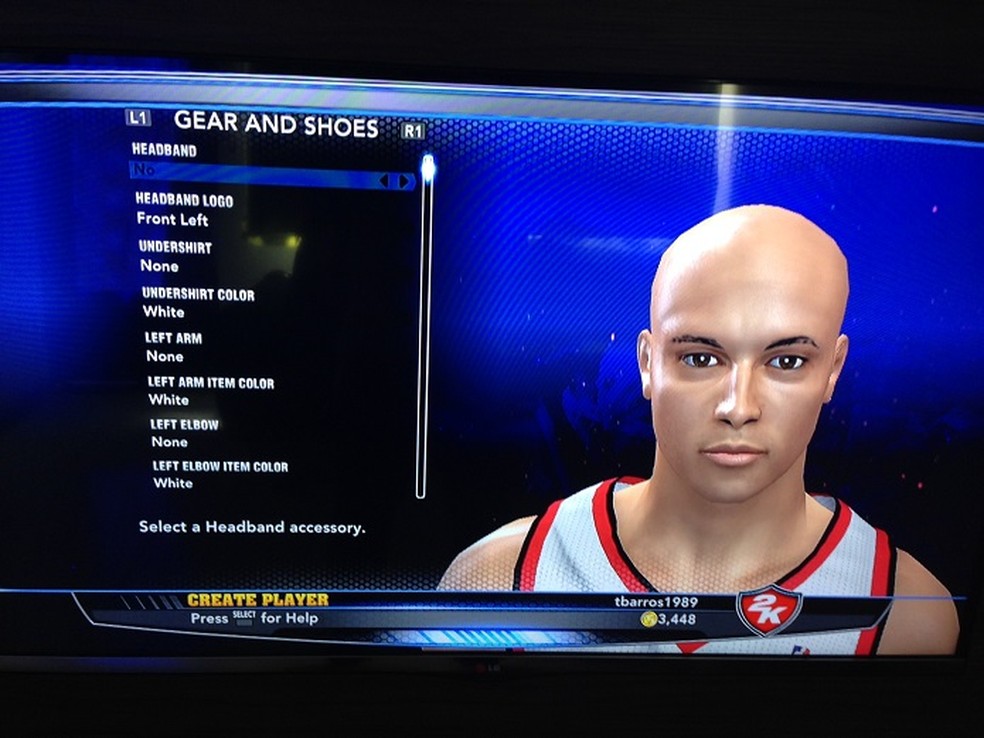984x738 pixels.
Task: Choose the Headband Logo setting
Action: tap(184, 210)
